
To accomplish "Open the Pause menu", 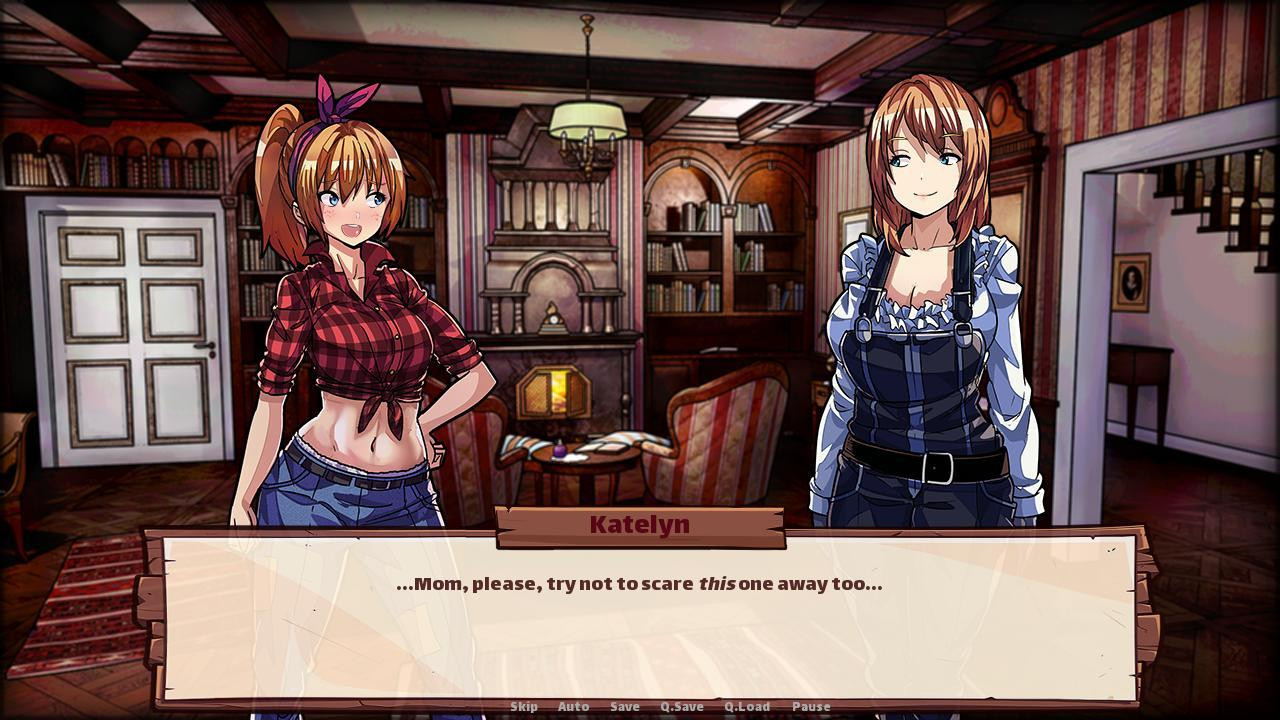I will point(811,707).
